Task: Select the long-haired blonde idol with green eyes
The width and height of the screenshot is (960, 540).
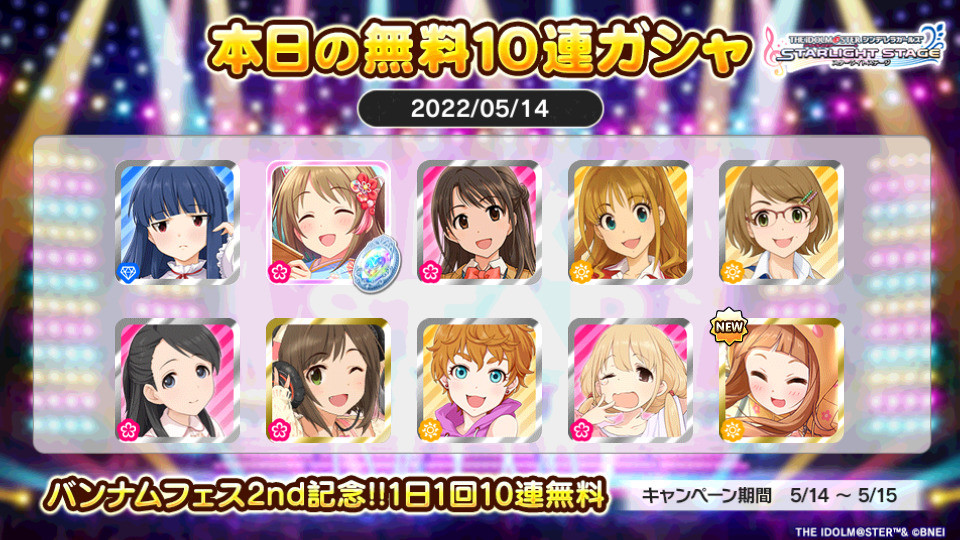Action: [x=630, y=221]
